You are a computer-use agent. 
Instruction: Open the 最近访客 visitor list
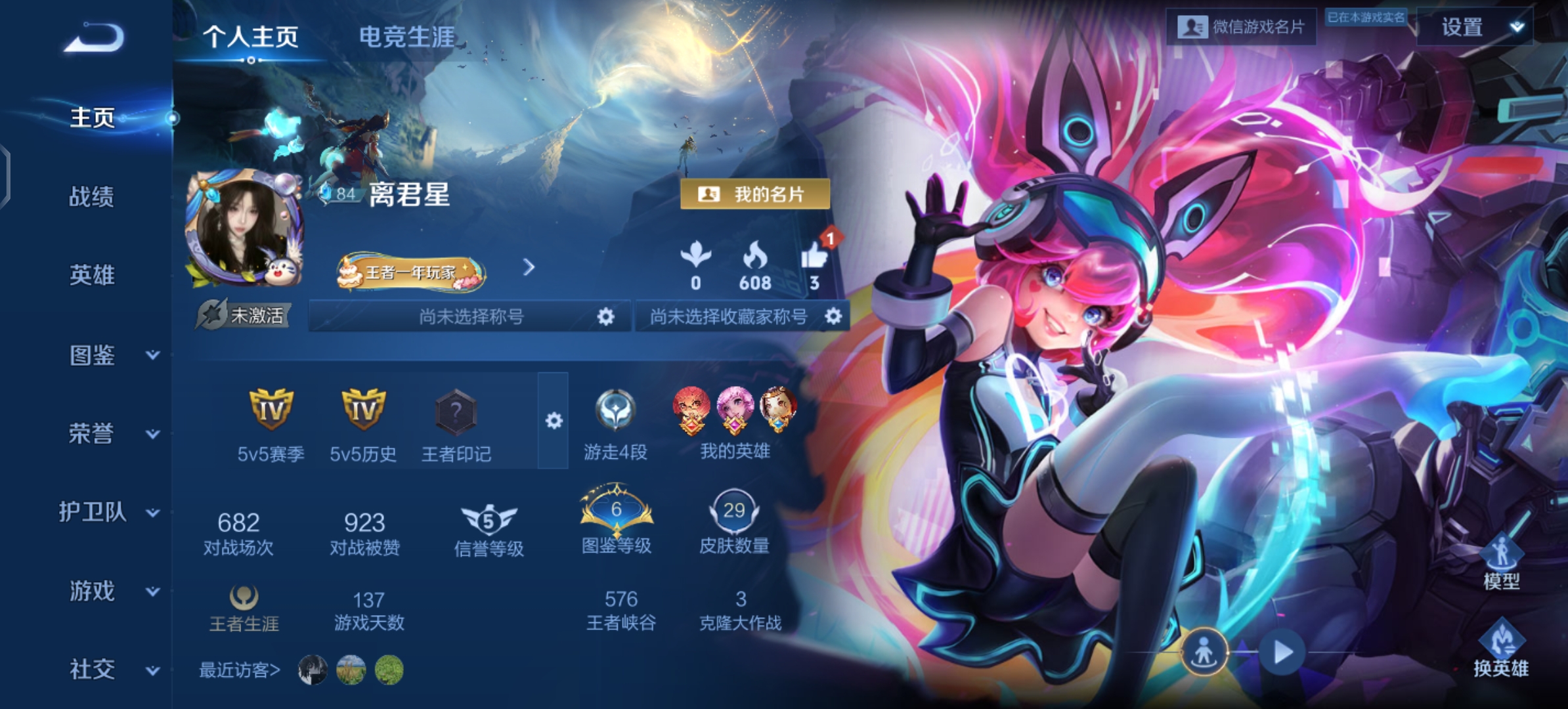click(238, 670)
